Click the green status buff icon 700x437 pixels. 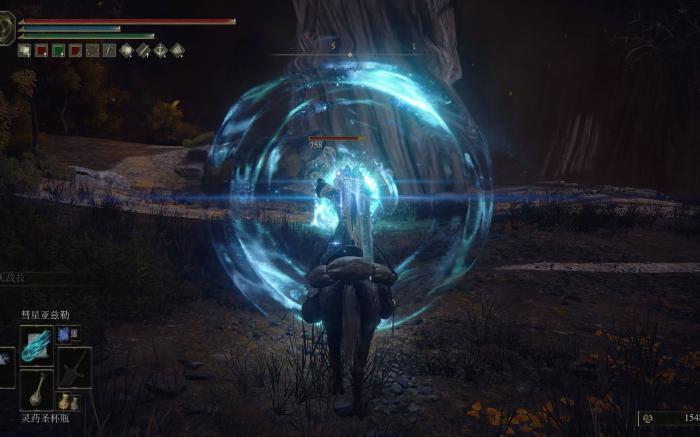(x=58, y=50)
